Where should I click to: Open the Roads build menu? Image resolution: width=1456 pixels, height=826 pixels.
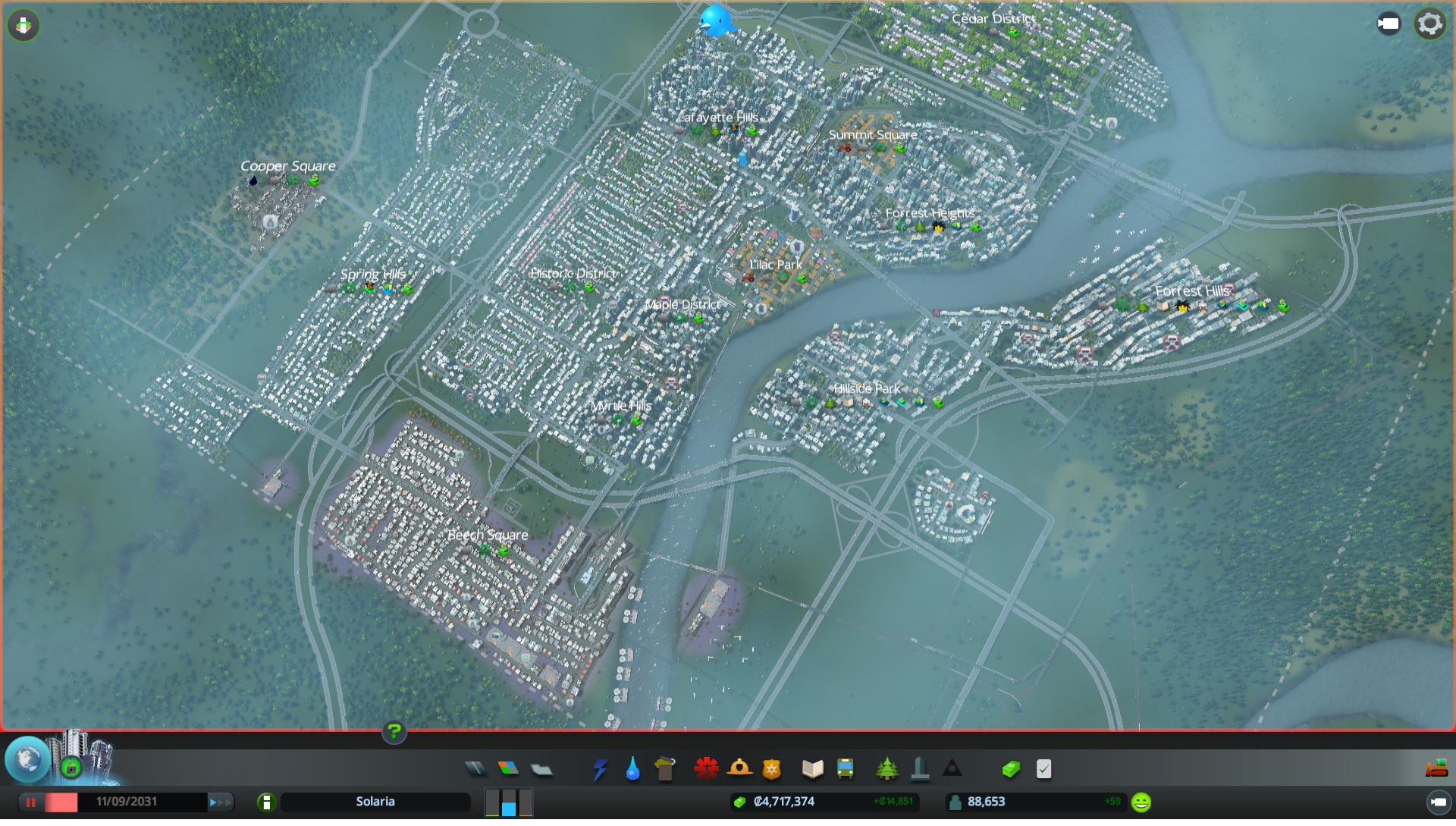click(x=475, y=769)
